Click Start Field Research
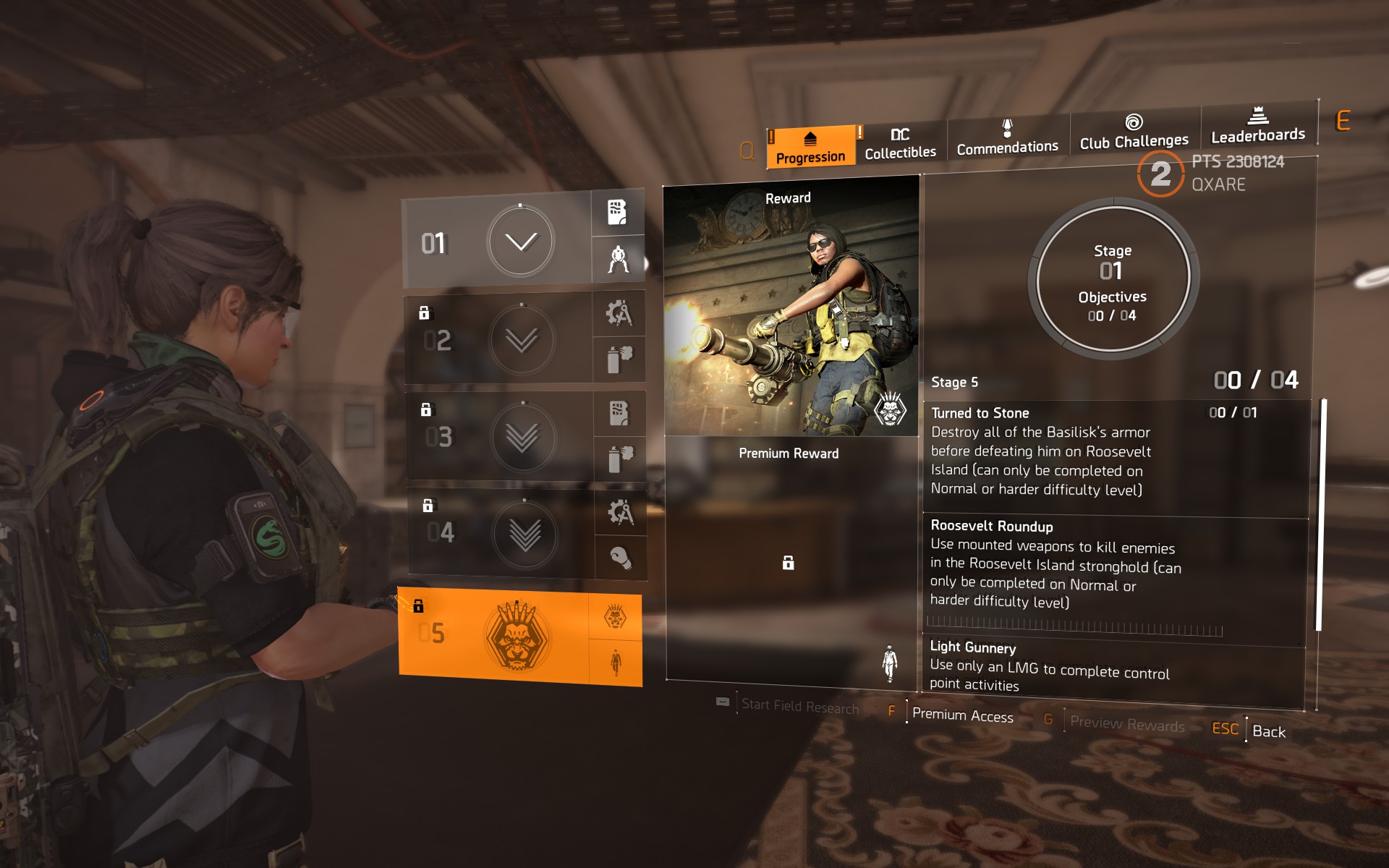This screenshot has width=1389, height=868. tap(799, 706)
